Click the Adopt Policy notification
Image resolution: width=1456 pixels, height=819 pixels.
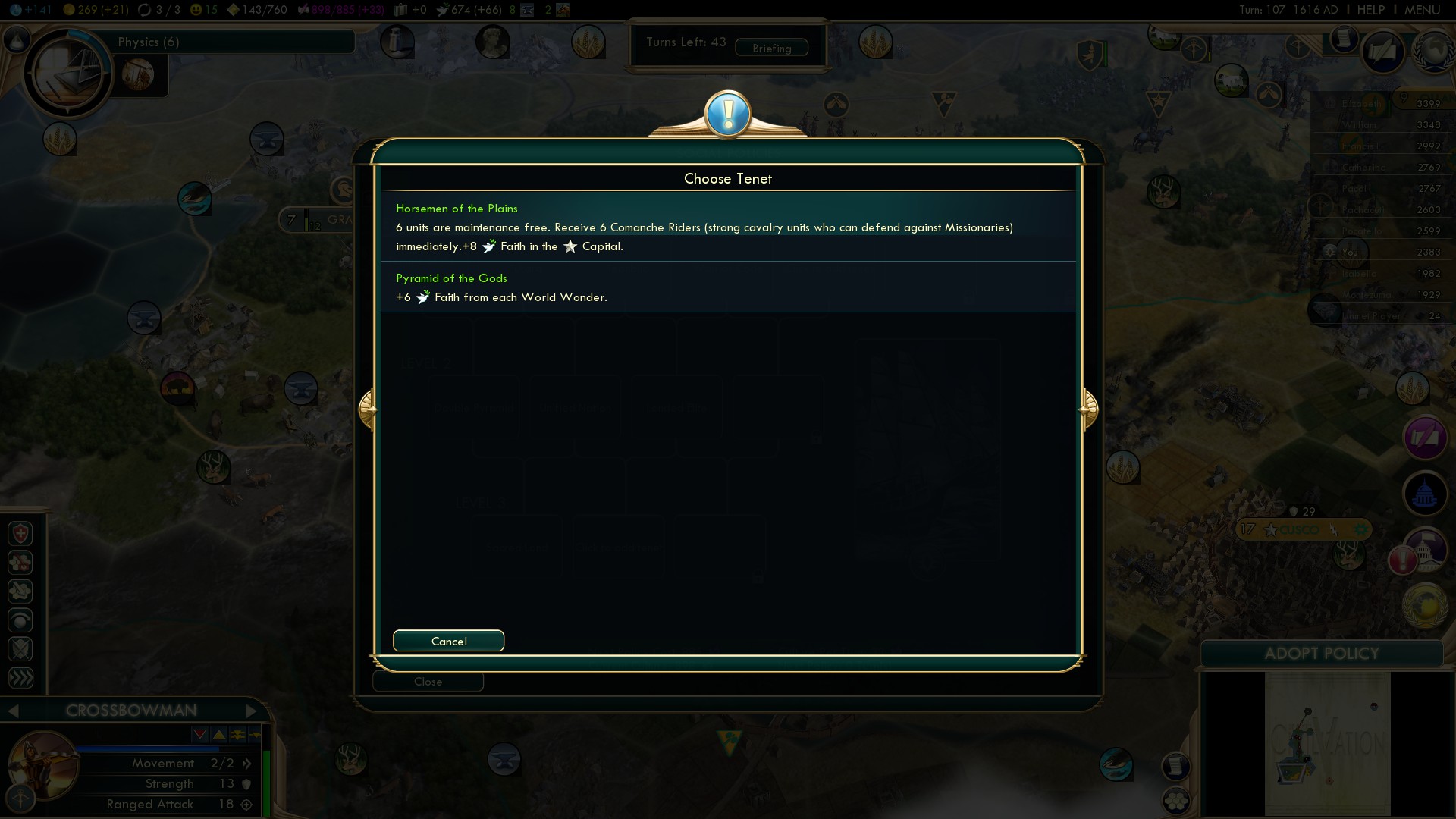pyautogui.click(x=1321, y=654)
